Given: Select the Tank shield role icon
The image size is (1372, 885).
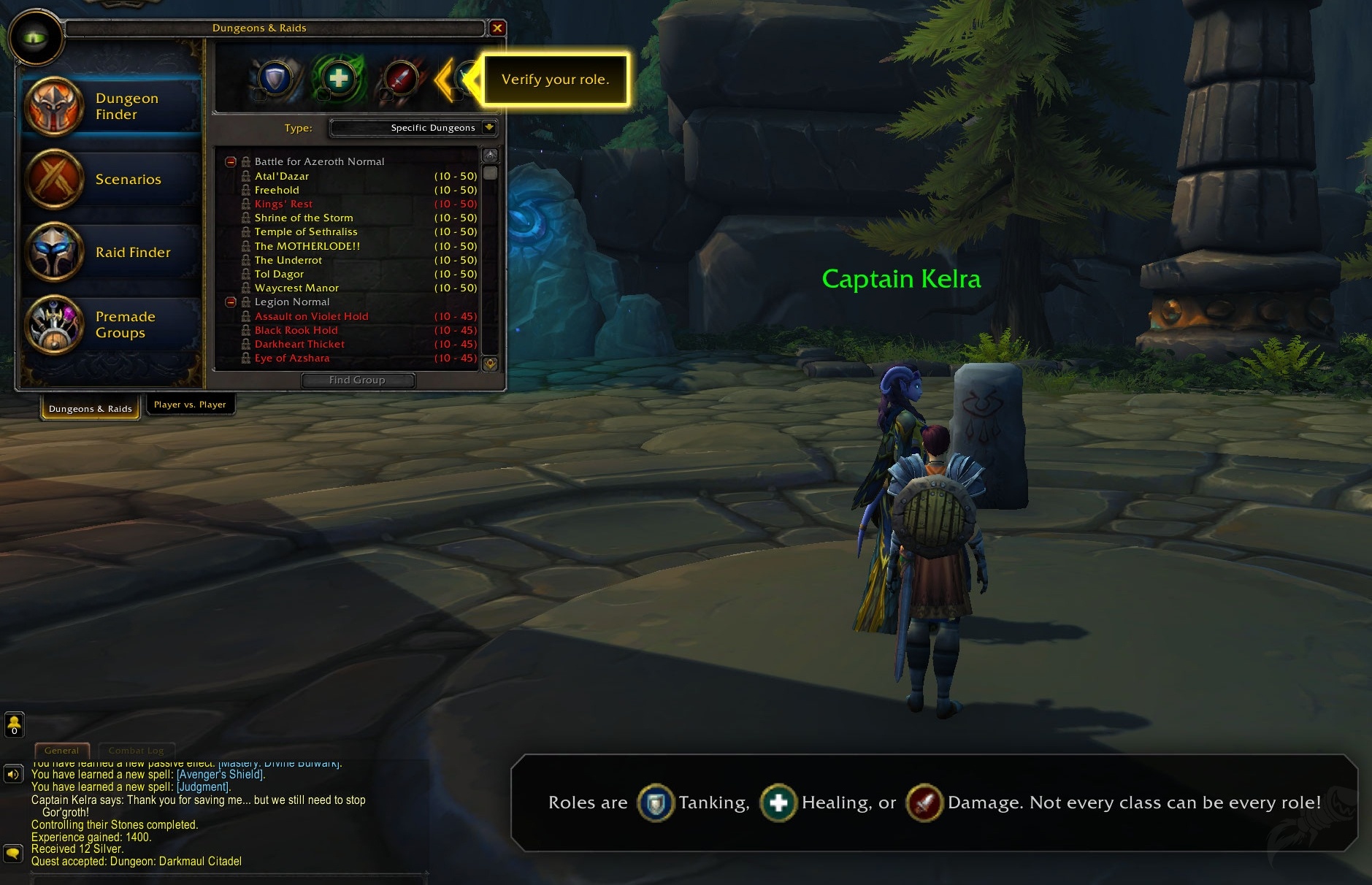Looking at the screenshot, I should [x=275, y=77].
